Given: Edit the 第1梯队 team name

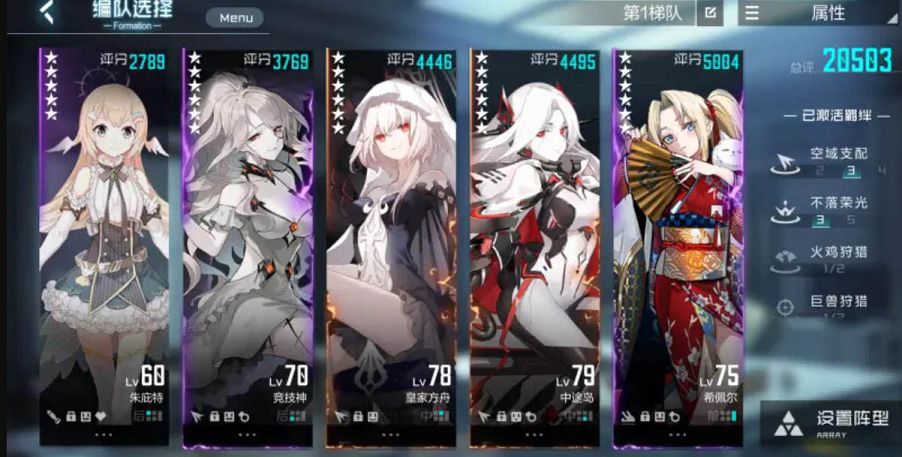Looking at the screenshot, I should pyautogui.click(x=710, y=13).
